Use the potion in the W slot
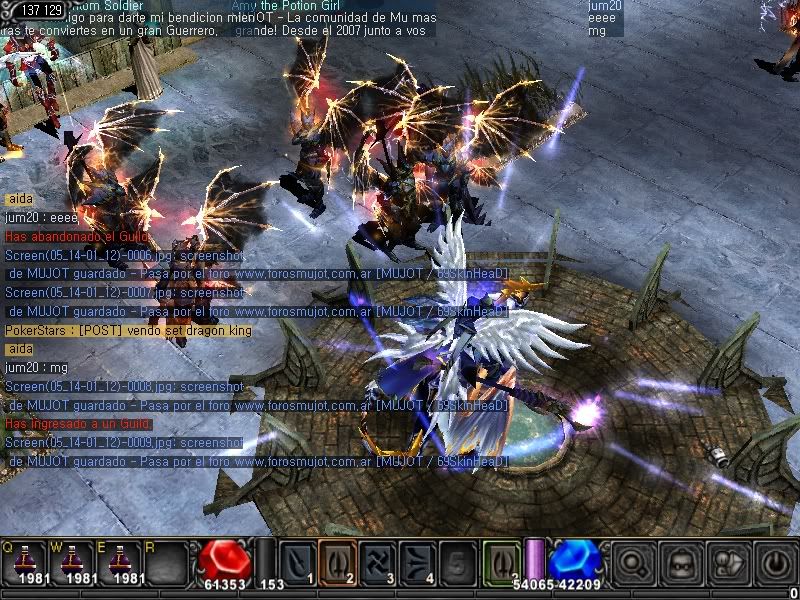The height and width of the screenshot is (600, 800). click(x=73, y=561)
